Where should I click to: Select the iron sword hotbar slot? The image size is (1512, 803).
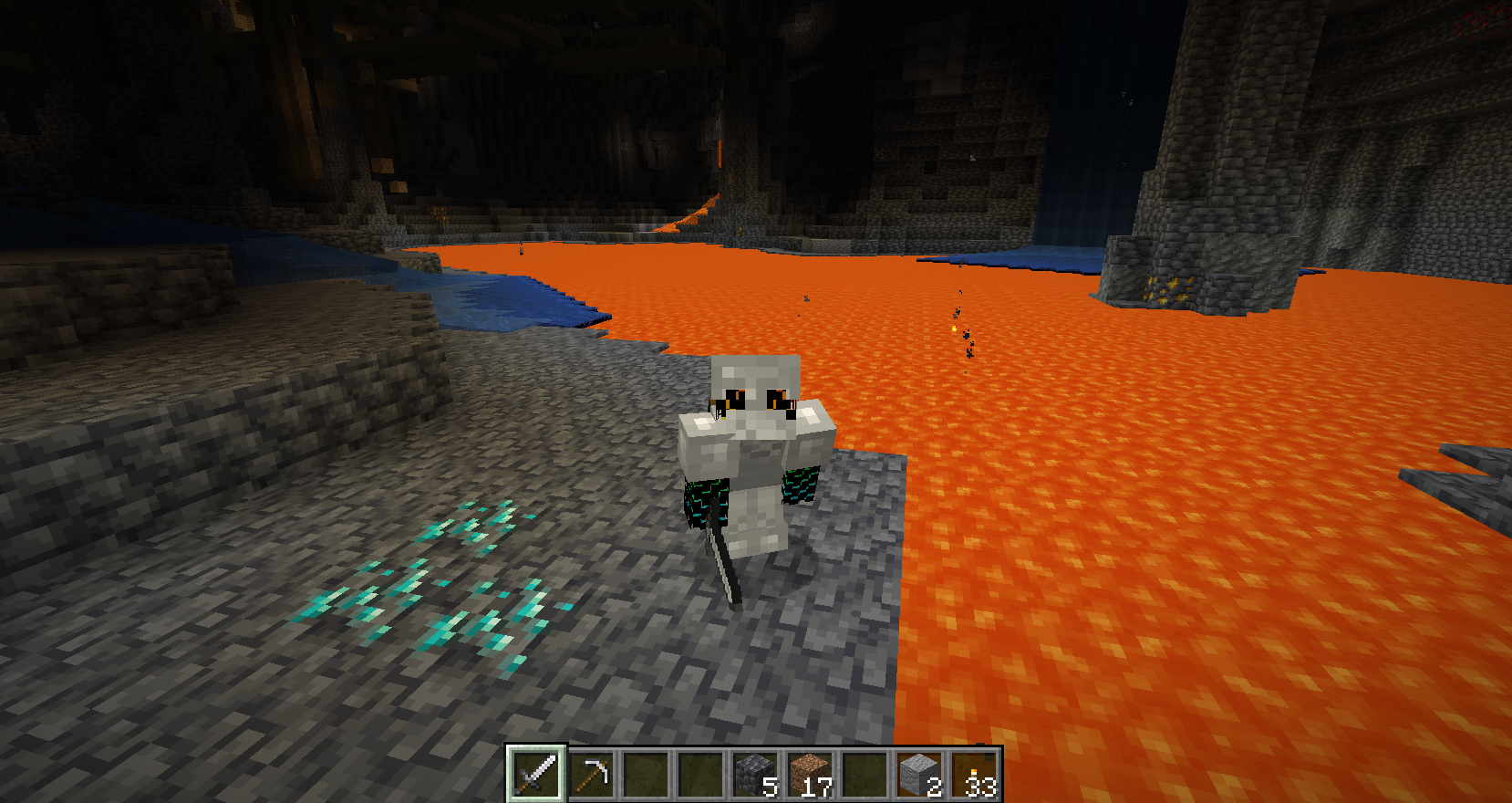pos(536,774)
